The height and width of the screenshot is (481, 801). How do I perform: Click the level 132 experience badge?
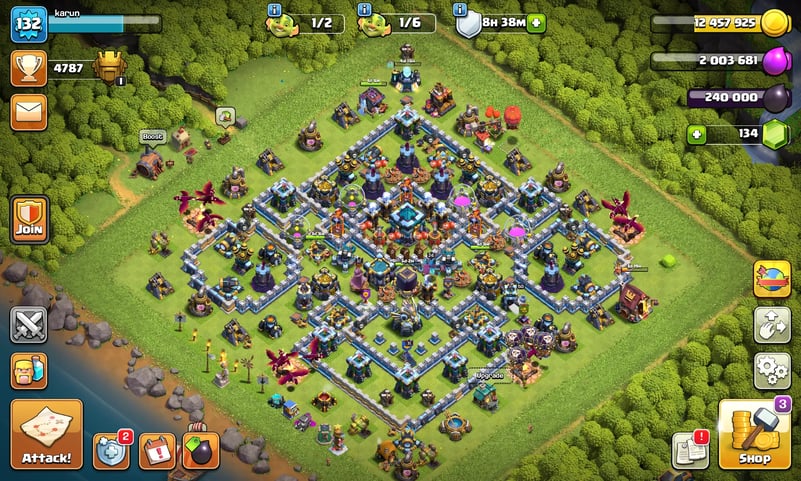click(29, 23)
